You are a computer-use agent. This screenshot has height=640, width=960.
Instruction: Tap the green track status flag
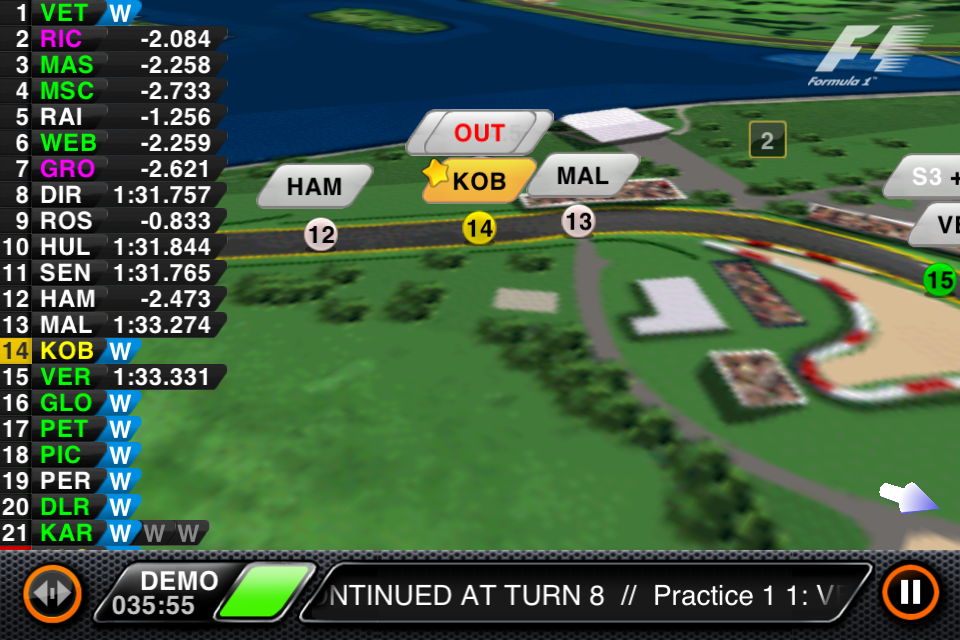[x=265, y=593]
